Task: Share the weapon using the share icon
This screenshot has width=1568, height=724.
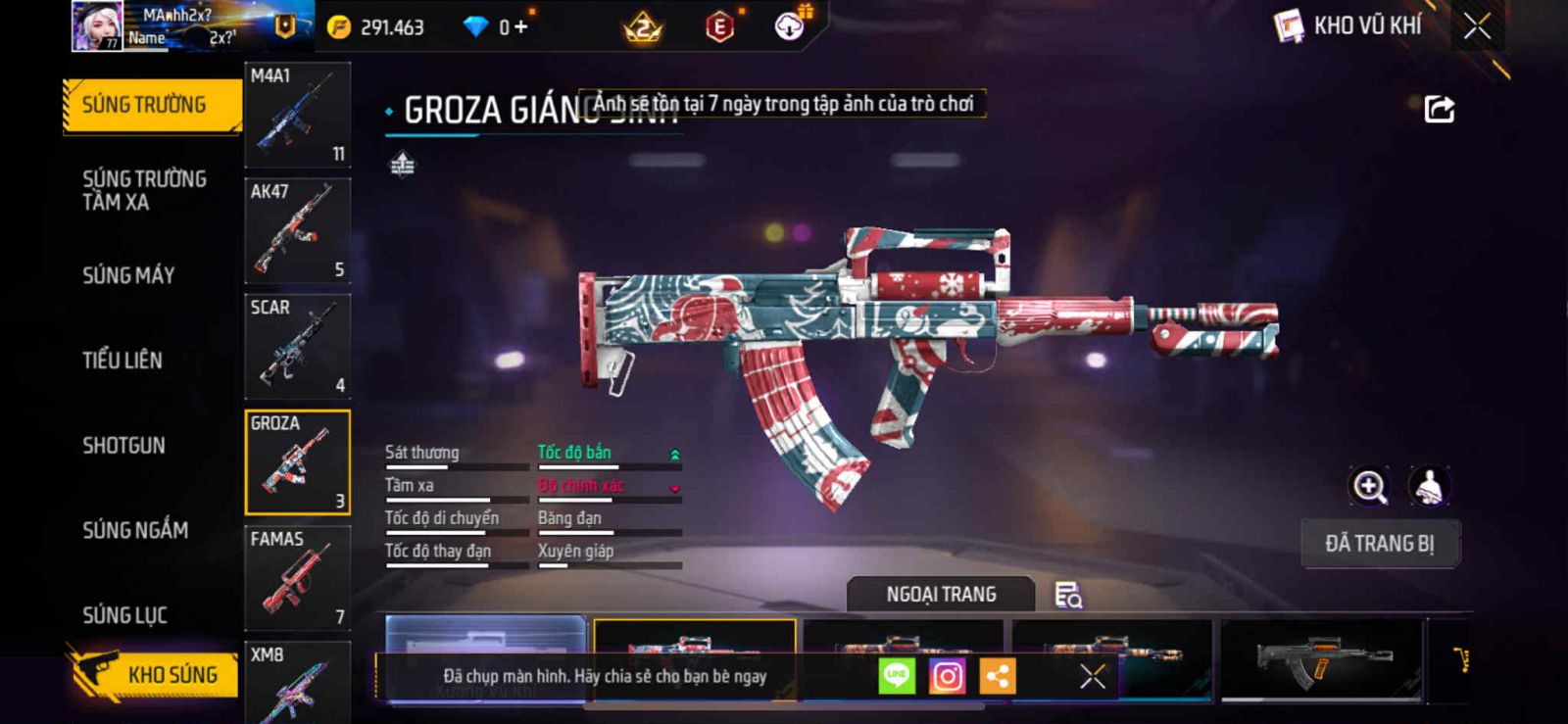Action: pos(1439,109)
